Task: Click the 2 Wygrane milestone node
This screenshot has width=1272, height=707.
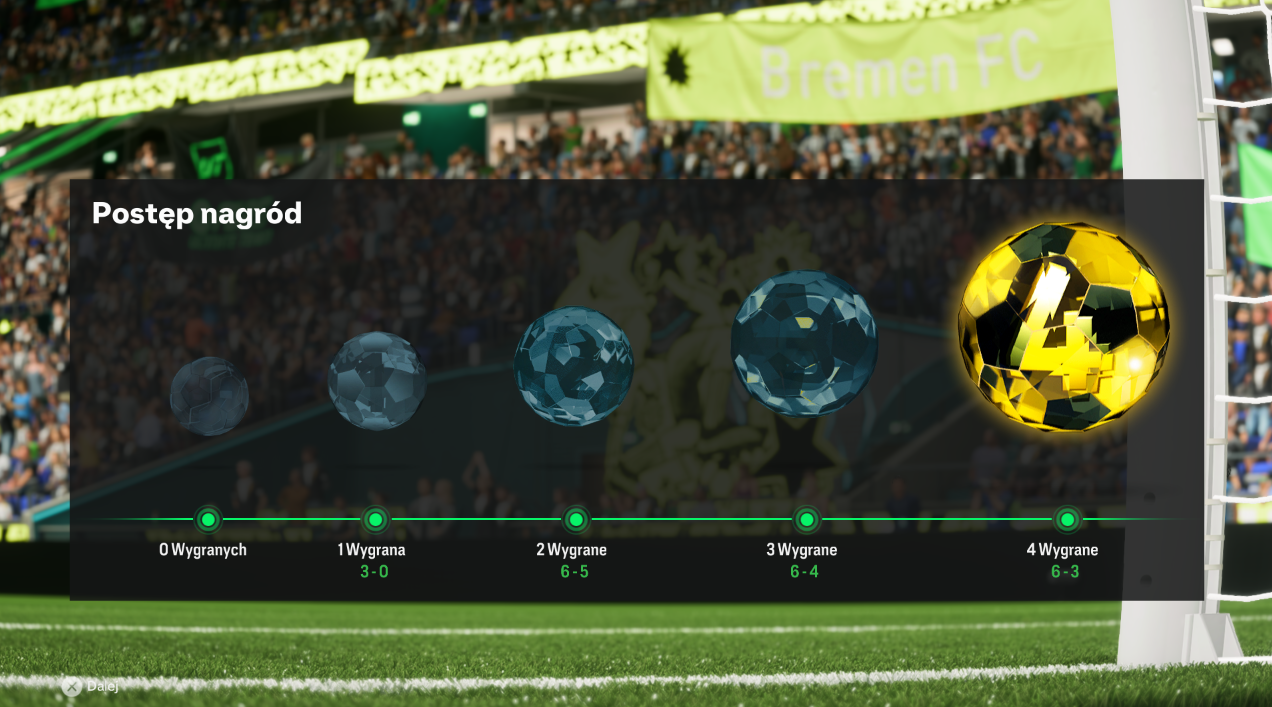Action: [576, 519]
